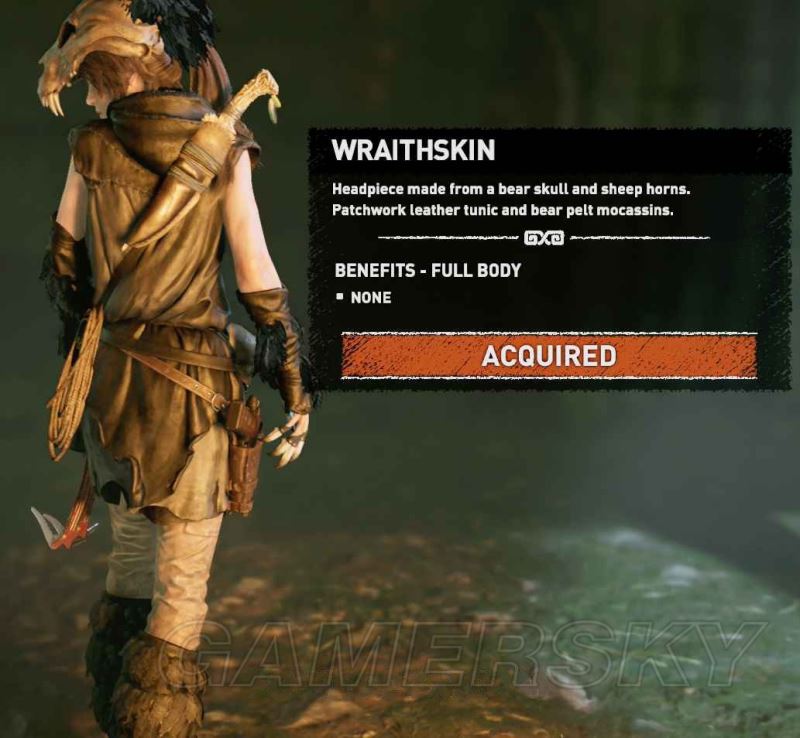Click the orange ACQUIRED button
800x738 pixels.
point(548,356)
